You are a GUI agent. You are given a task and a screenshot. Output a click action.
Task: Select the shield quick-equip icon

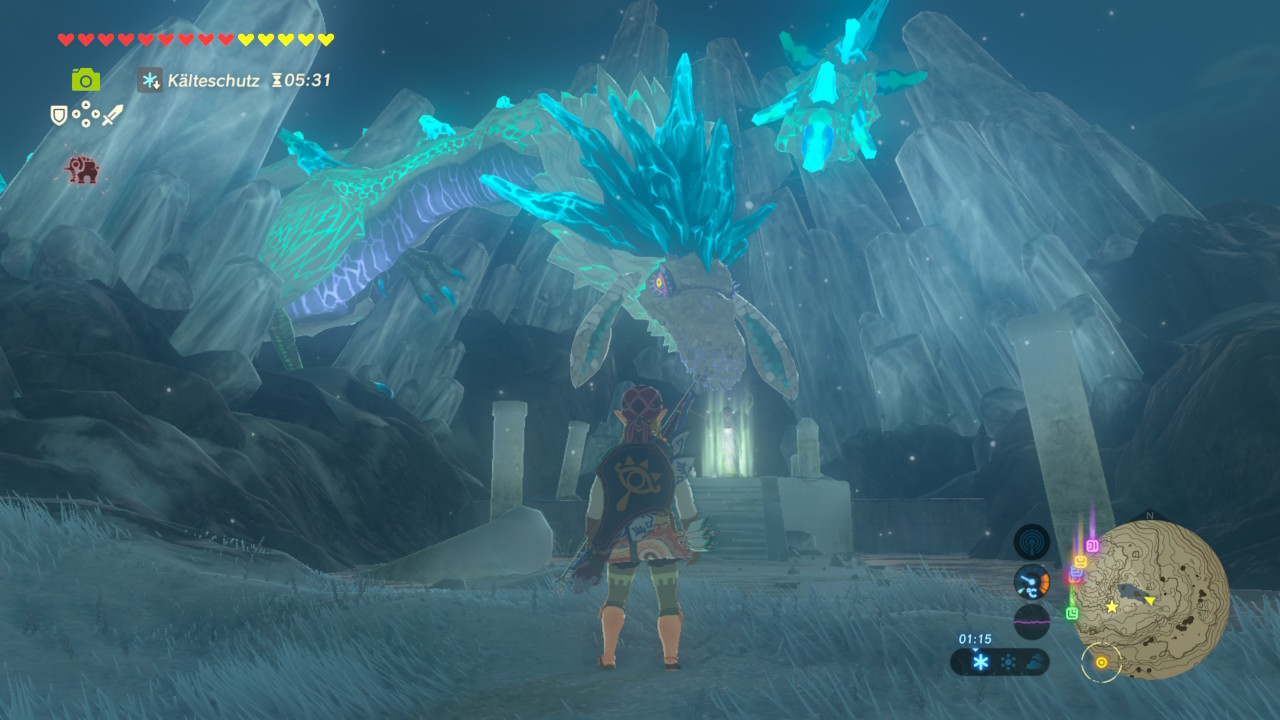59,115
